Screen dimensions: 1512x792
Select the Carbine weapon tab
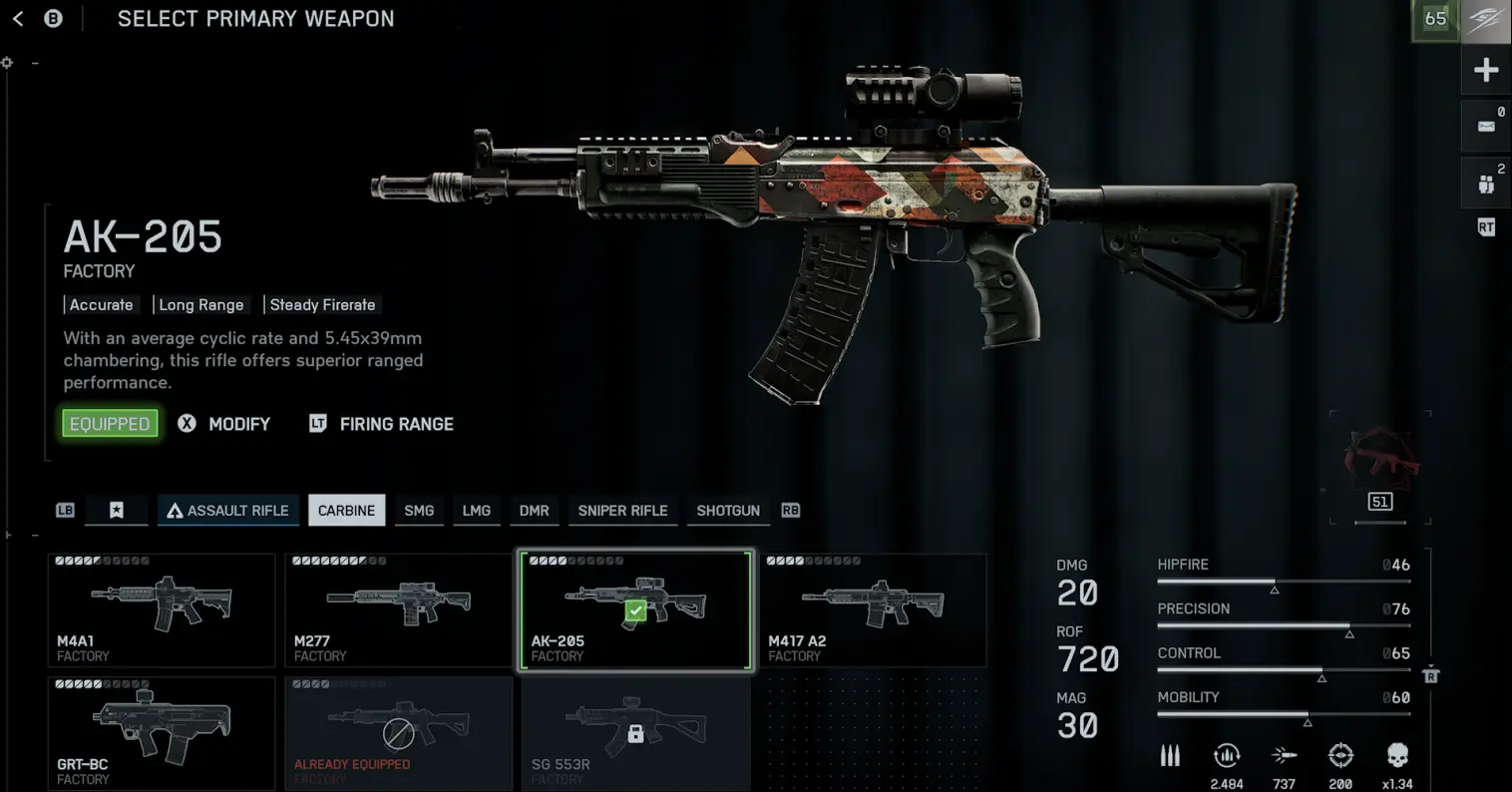(x=346, y=511)
